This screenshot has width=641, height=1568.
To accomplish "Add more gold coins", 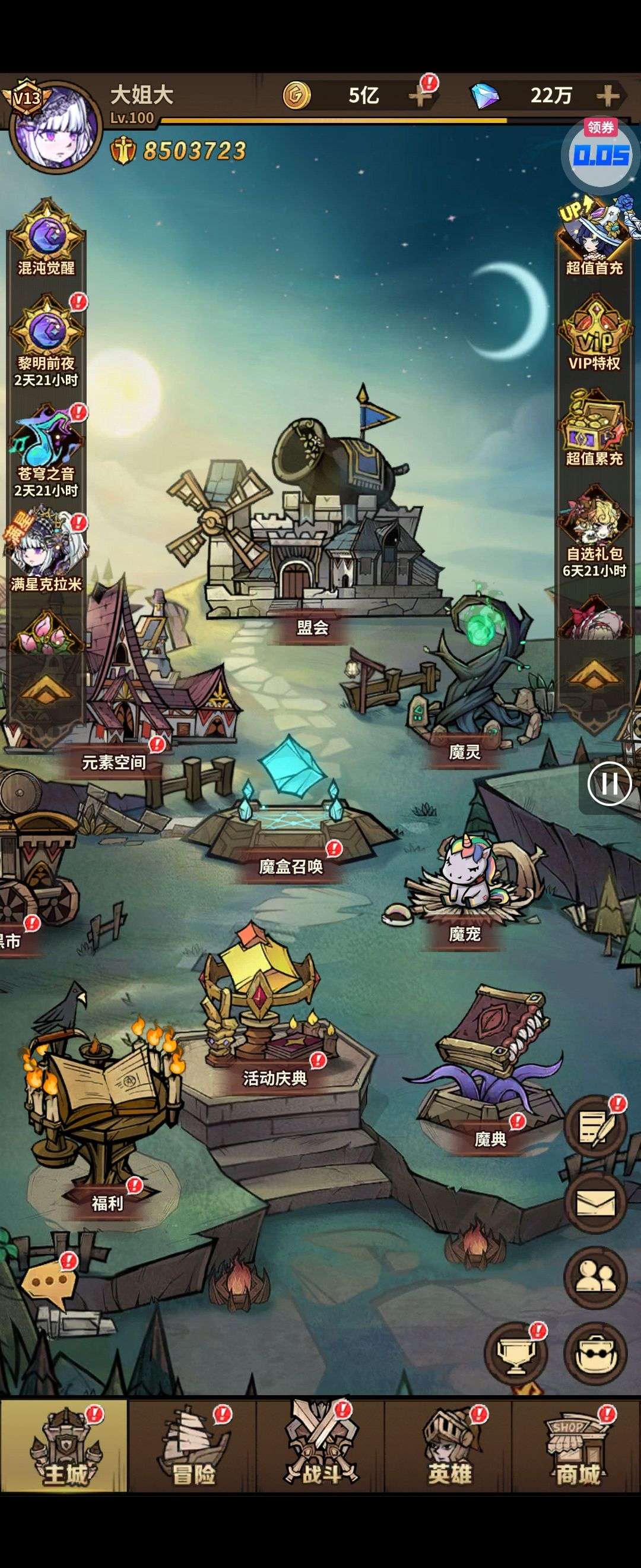I will [x=421, y=96].
